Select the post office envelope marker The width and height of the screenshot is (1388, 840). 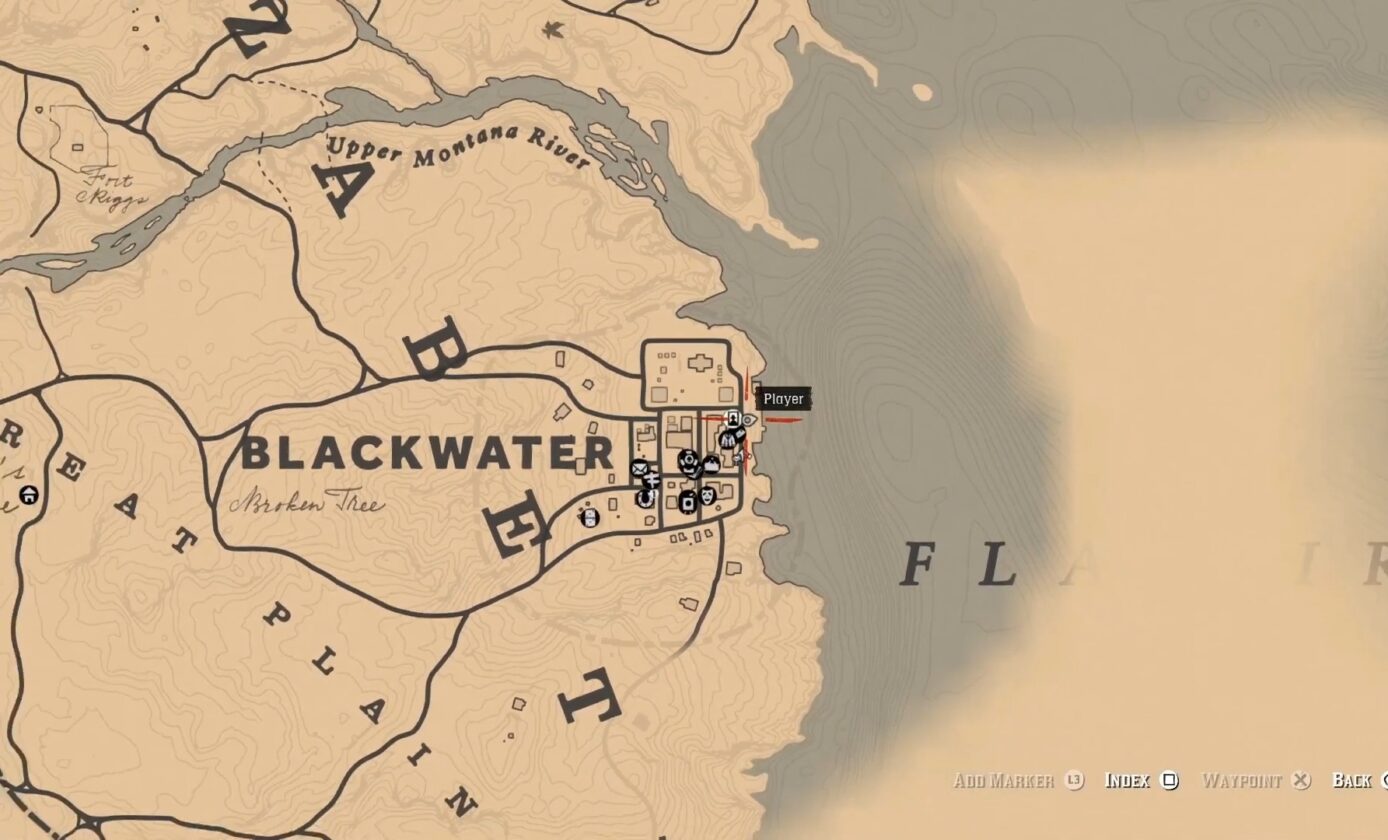point(639,468)
